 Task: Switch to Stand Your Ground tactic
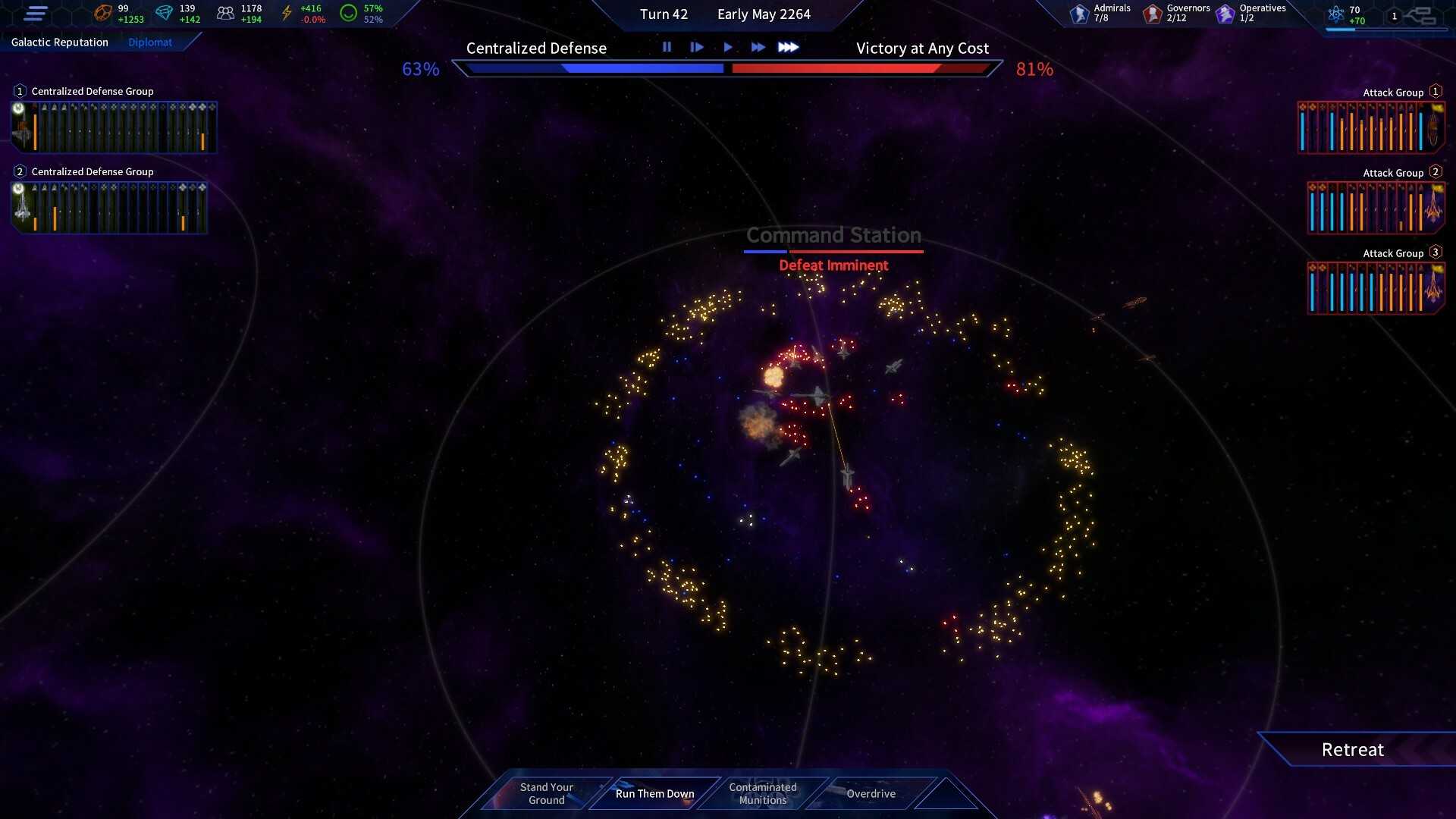(546, 792)
